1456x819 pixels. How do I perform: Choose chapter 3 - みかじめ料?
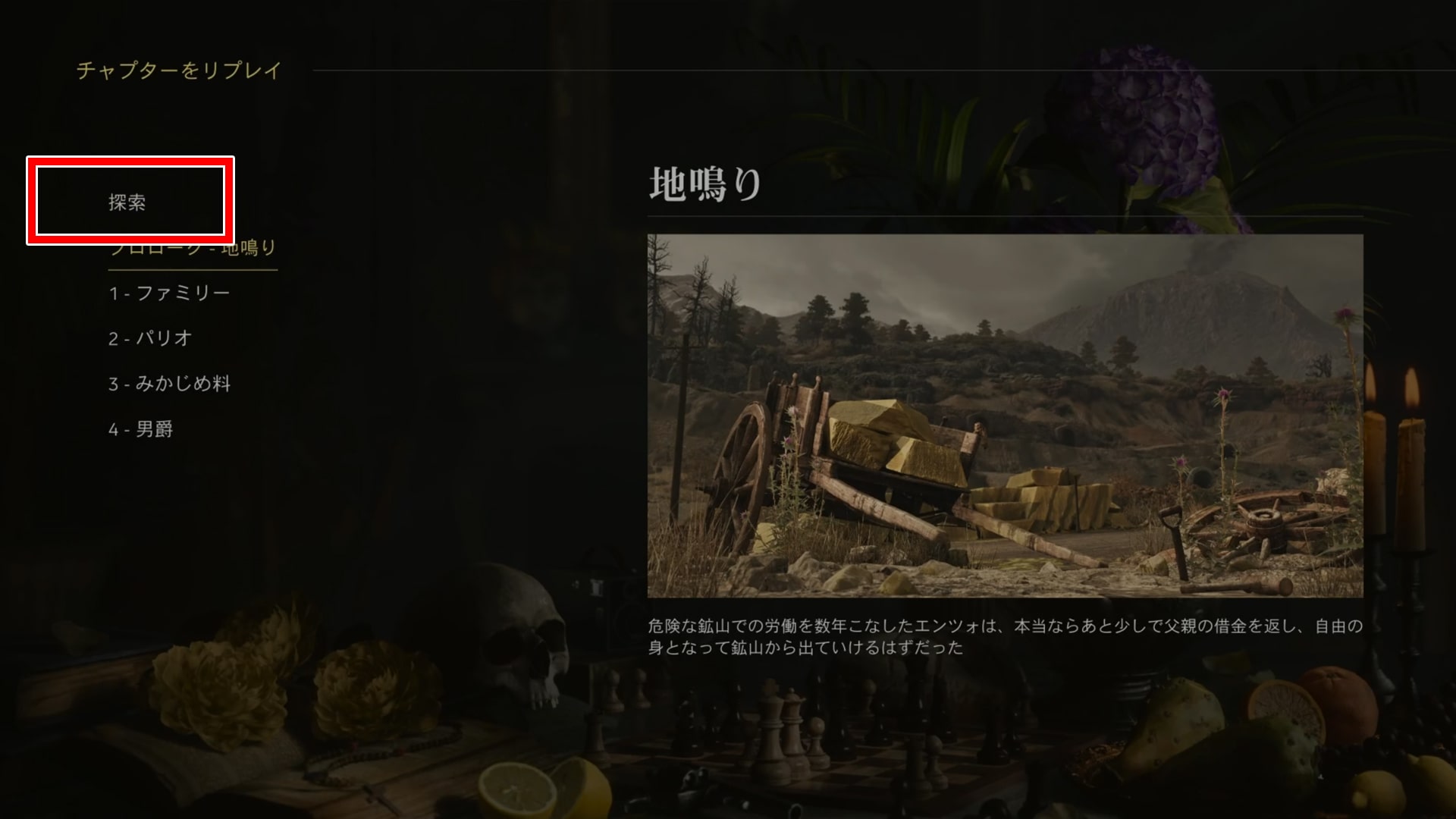[x=169, y=384]
